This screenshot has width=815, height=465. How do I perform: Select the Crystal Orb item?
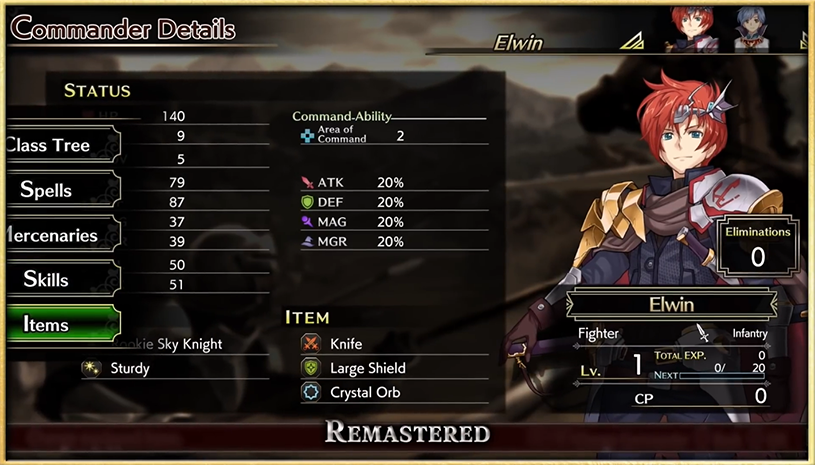[365, 392]
